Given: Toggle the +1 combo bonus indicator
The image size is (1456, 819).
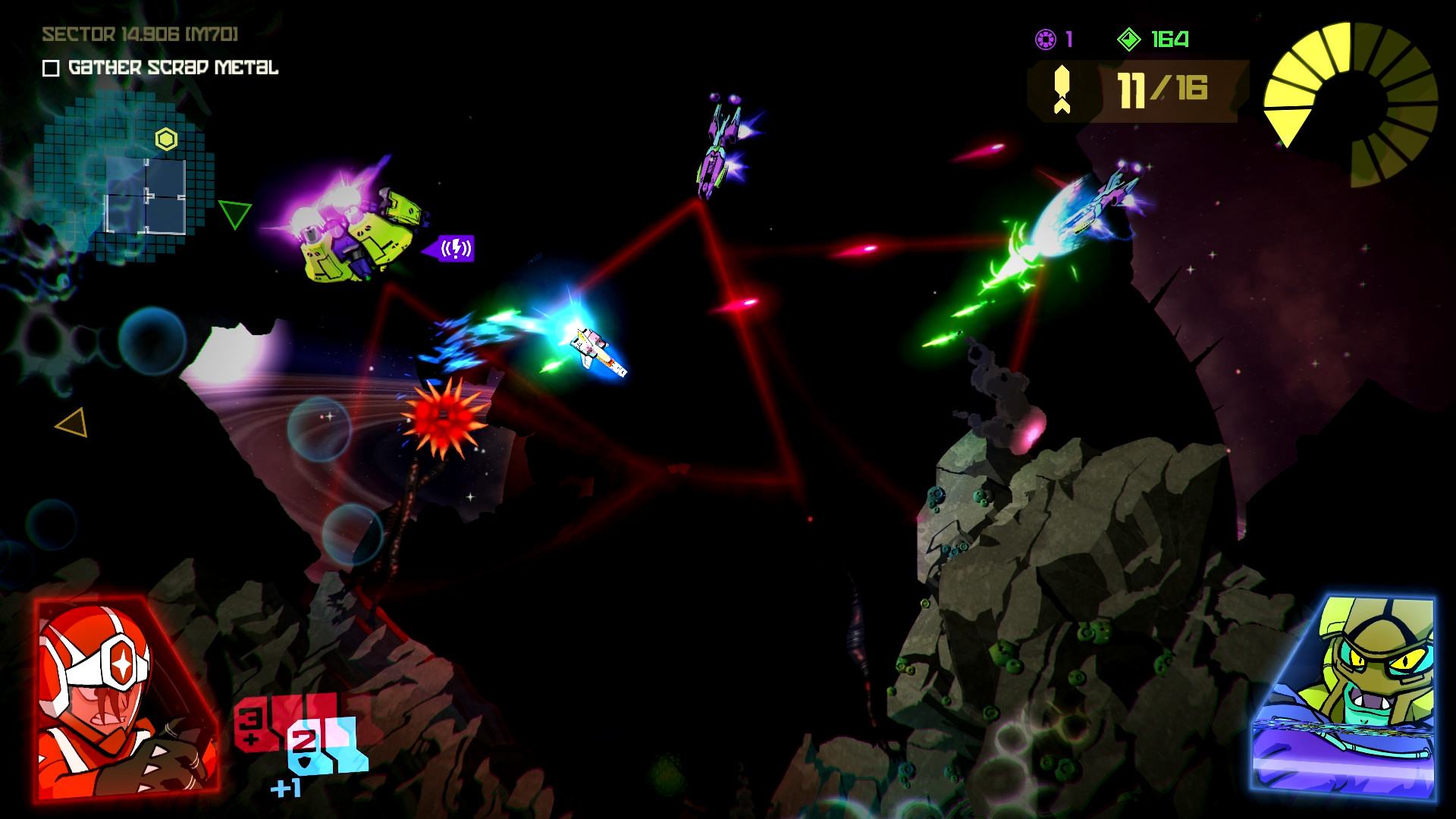Looking at the screenshot, I should tap(286, 786).
